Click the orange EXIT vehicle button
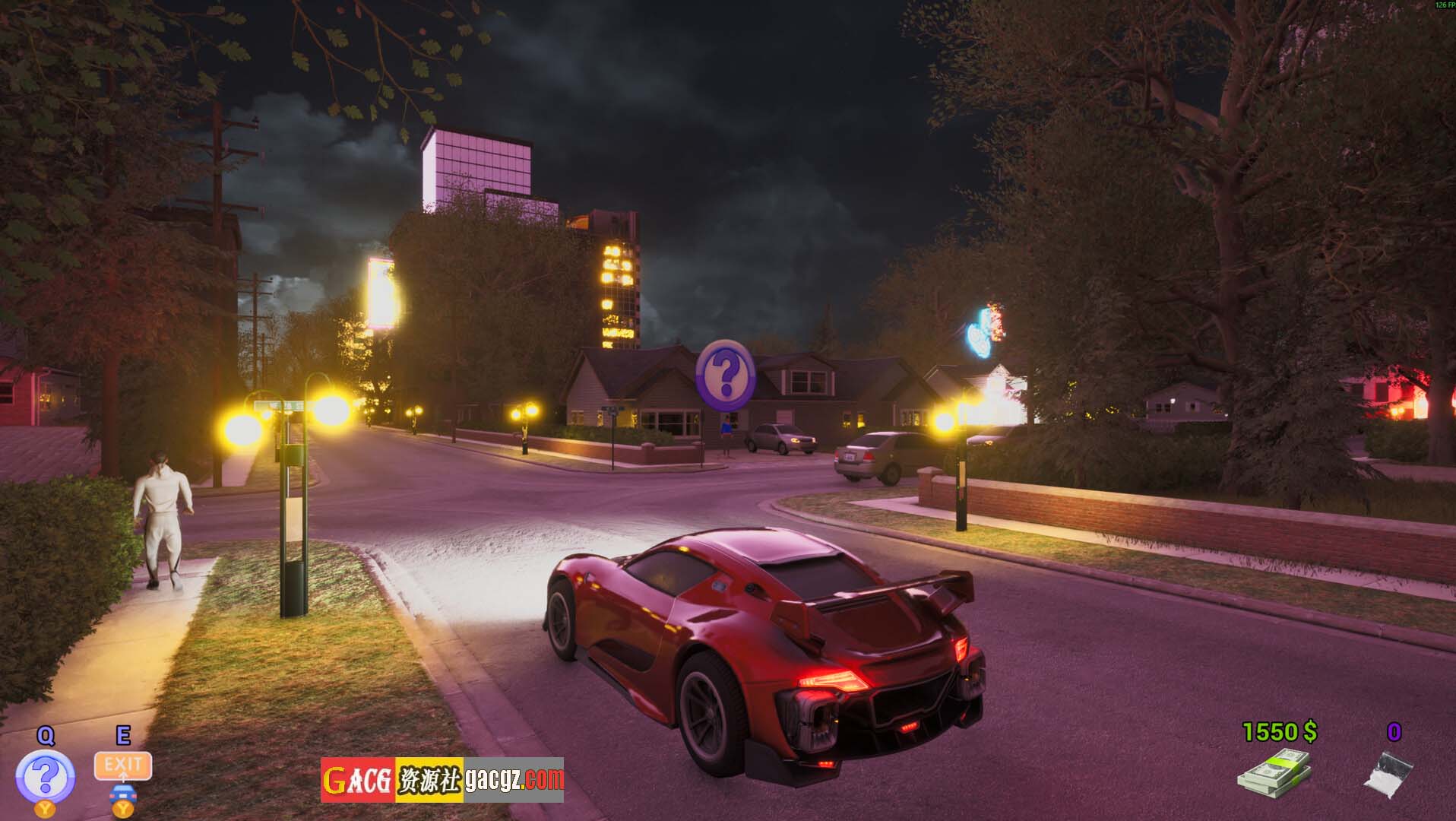 pyautogui.click(x=123, y=766)
